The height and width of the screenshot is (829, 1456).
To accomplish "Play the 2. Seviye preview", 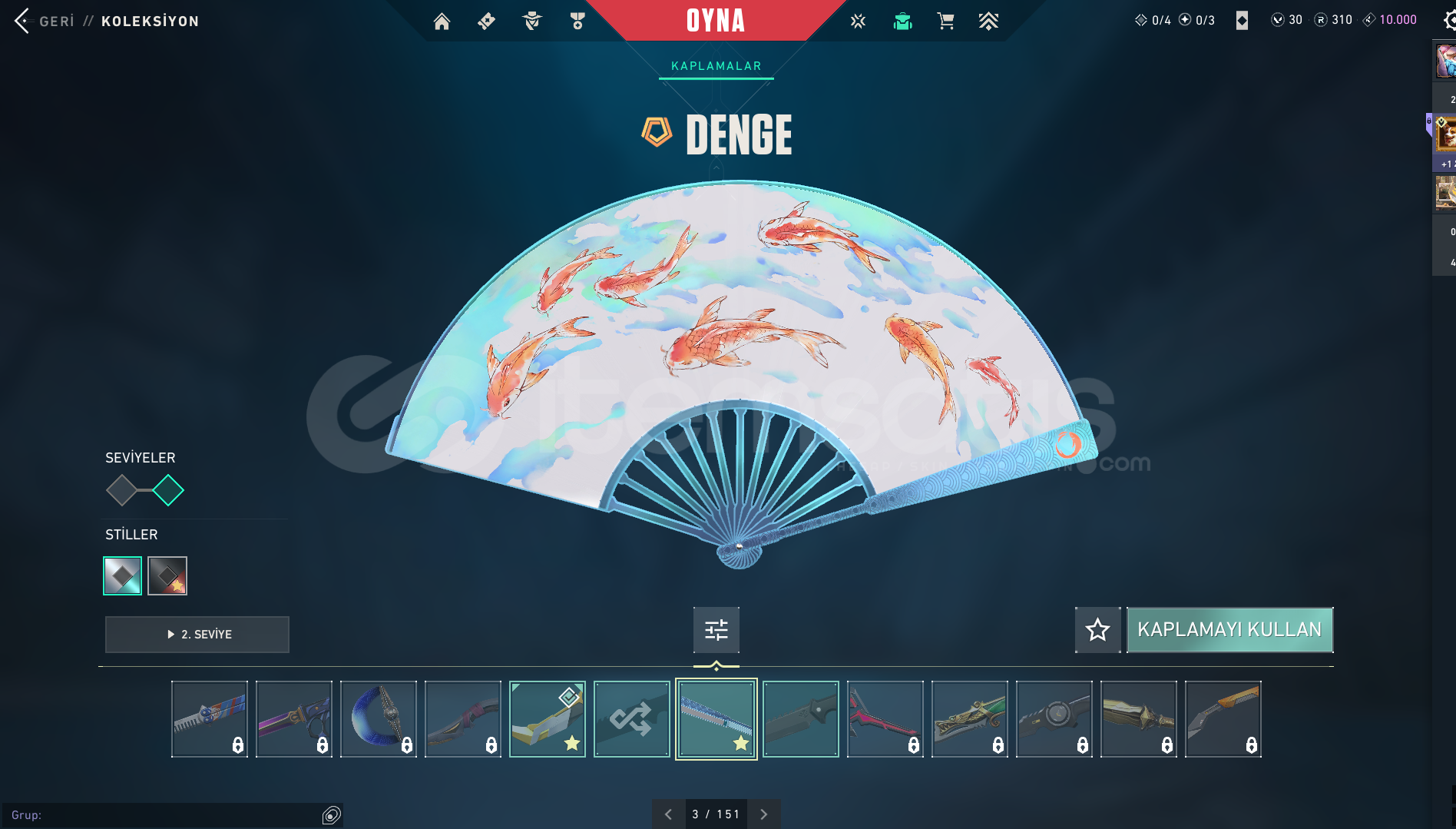I will [197, 635].
